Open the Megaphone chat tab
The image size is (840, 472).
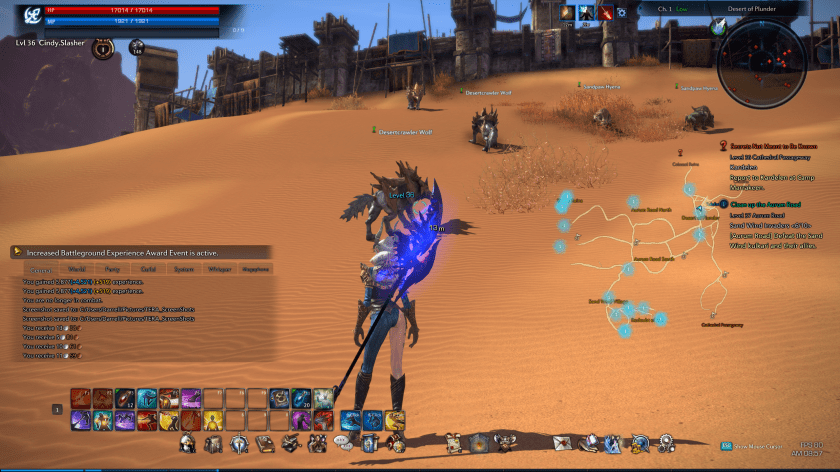click(x=255, y=269)
